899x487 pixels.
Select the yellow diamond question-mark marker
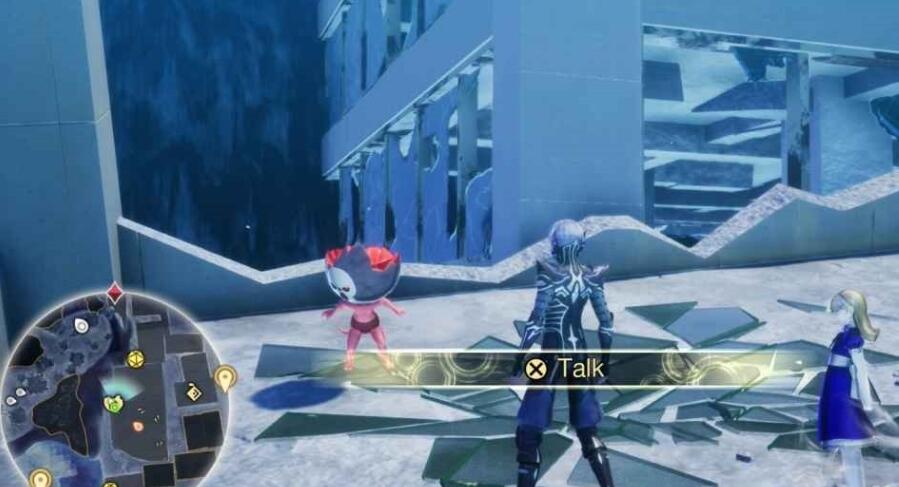pos(194,393)
